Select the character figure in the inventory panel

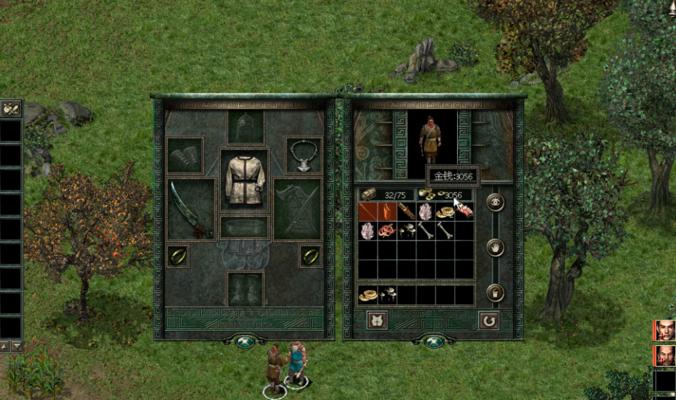click(431, 140)
